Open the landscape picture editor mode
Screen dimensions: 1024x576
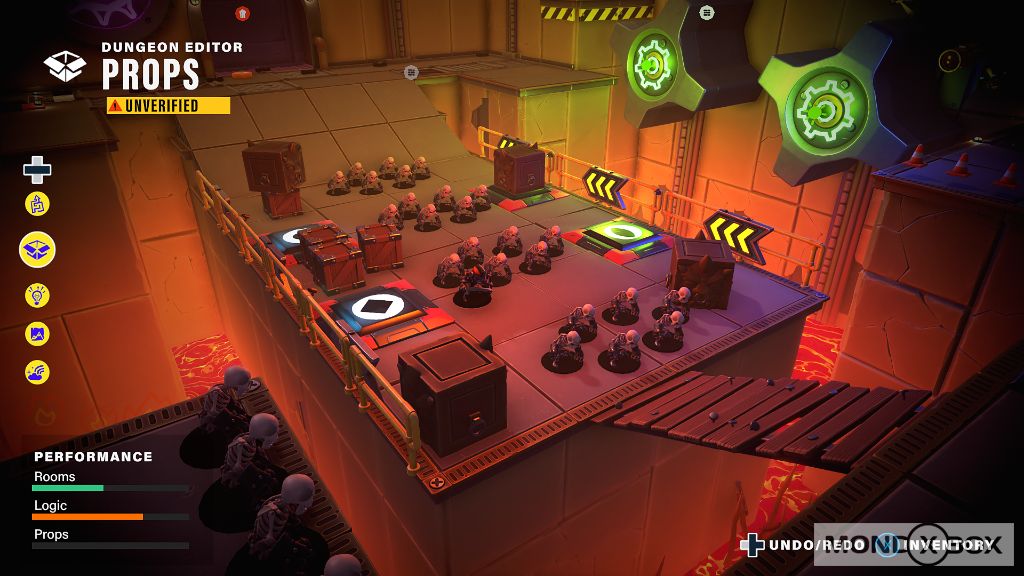pyautogui.click(x=37, y=334)
